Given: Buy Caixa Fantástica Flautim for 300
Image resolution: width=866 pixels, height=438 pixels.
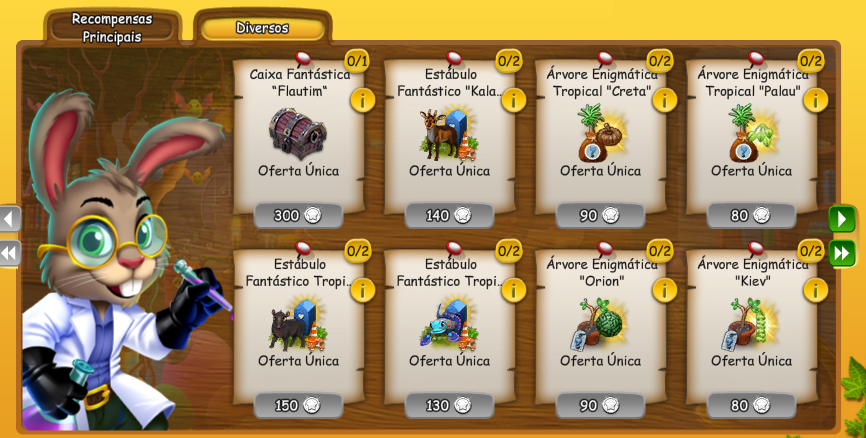Looking at the screenshot, I should (x=299, y=215).
